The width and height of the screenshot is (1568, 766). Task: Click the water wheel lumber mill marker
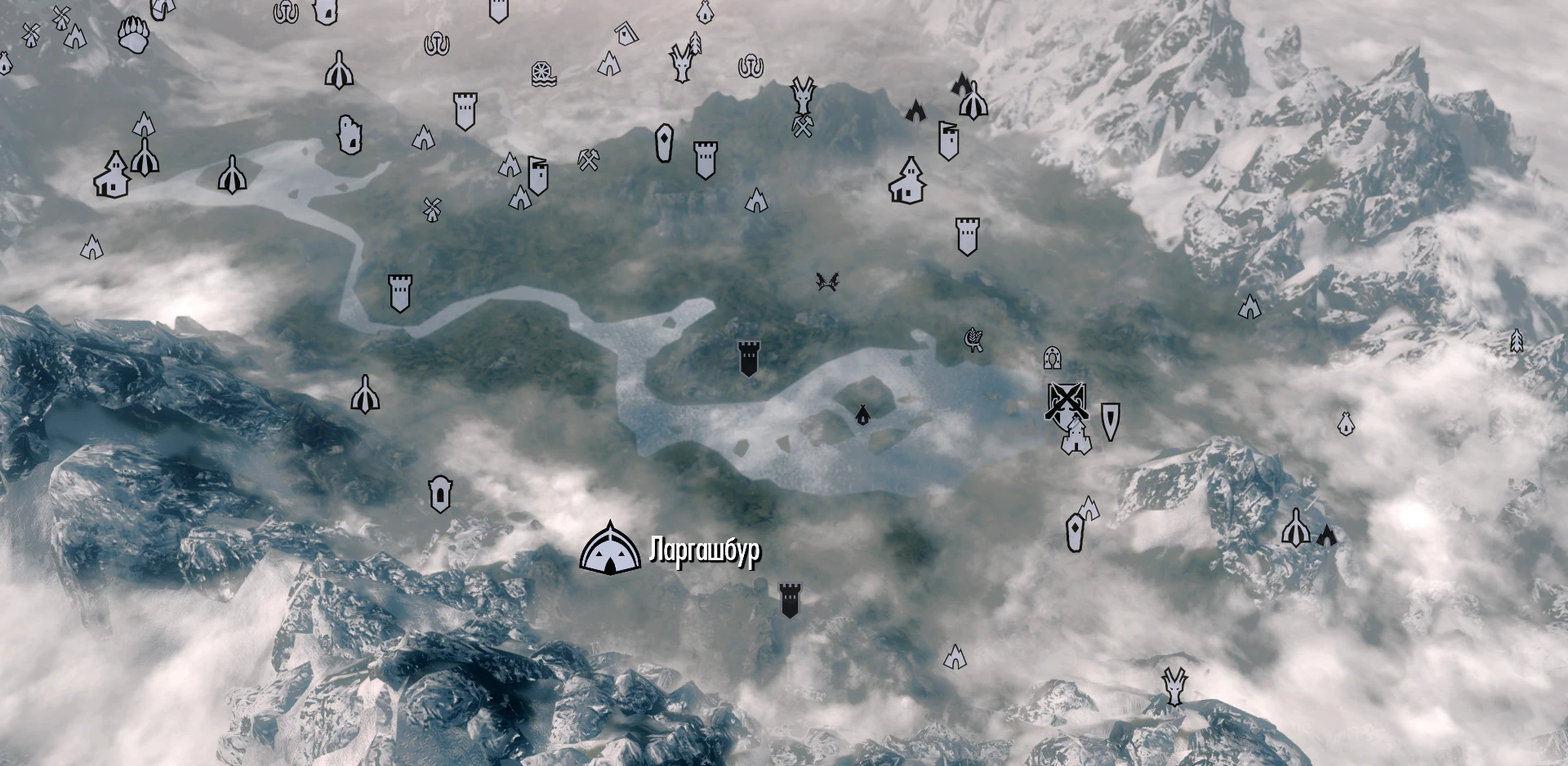[545, 73]
